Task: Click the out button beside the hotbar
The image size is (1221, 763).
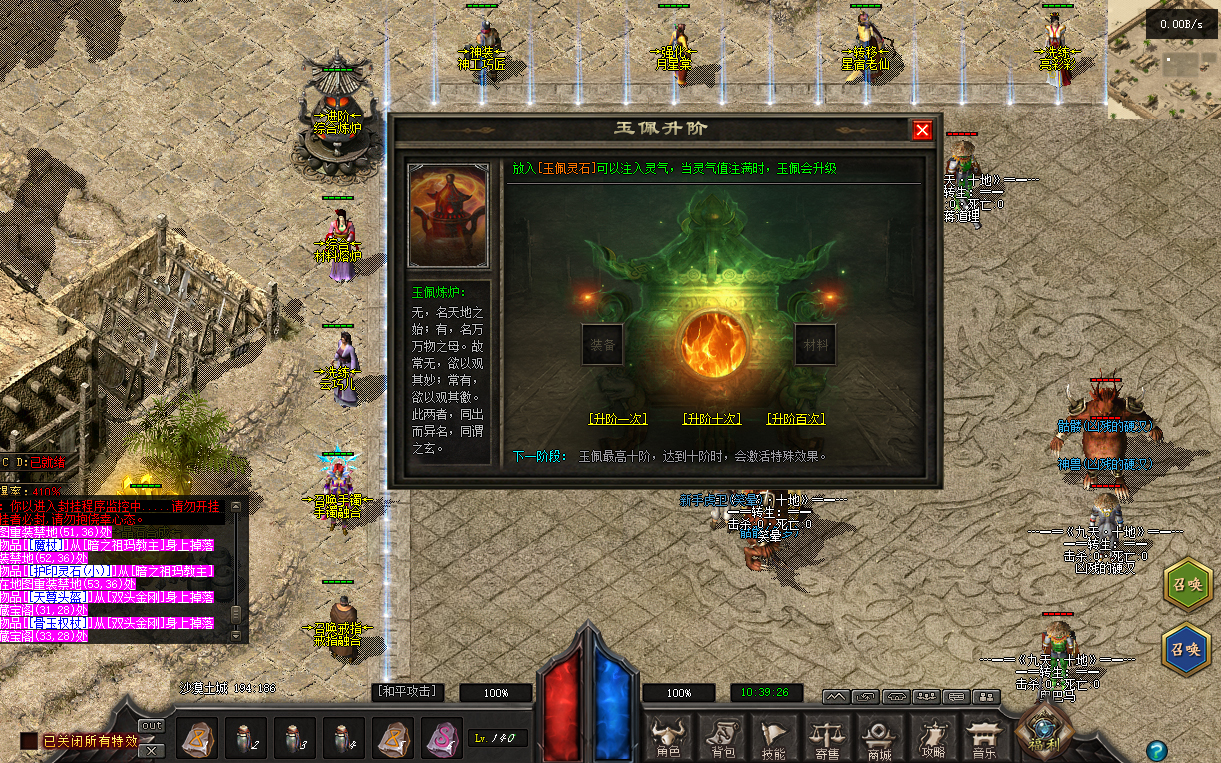Action: 152,726
